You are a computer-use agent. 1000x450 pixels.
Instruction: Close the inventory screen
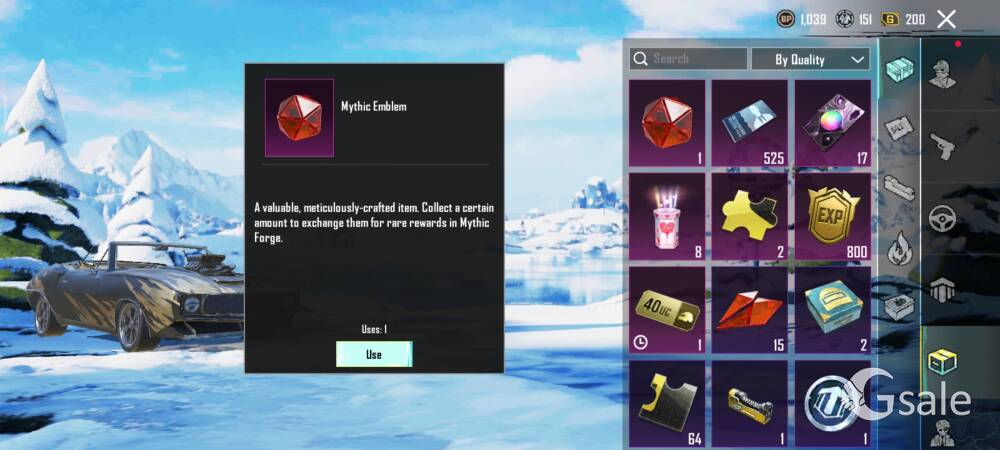[x=946, y=19]
